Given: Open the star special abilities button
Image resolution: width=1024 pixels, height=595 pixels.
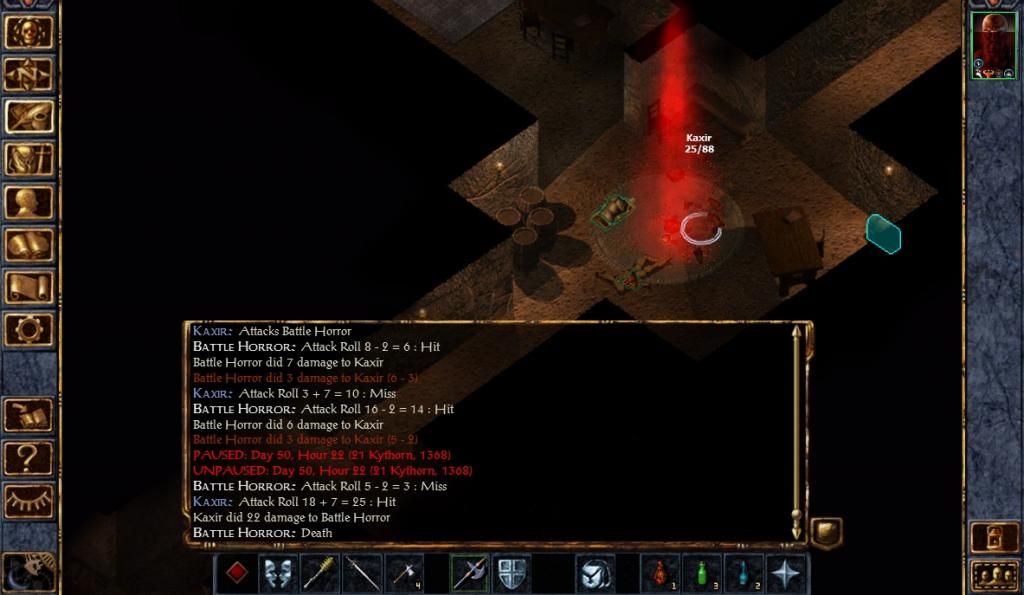Looking at the screenshot, I should click(787, 573).
